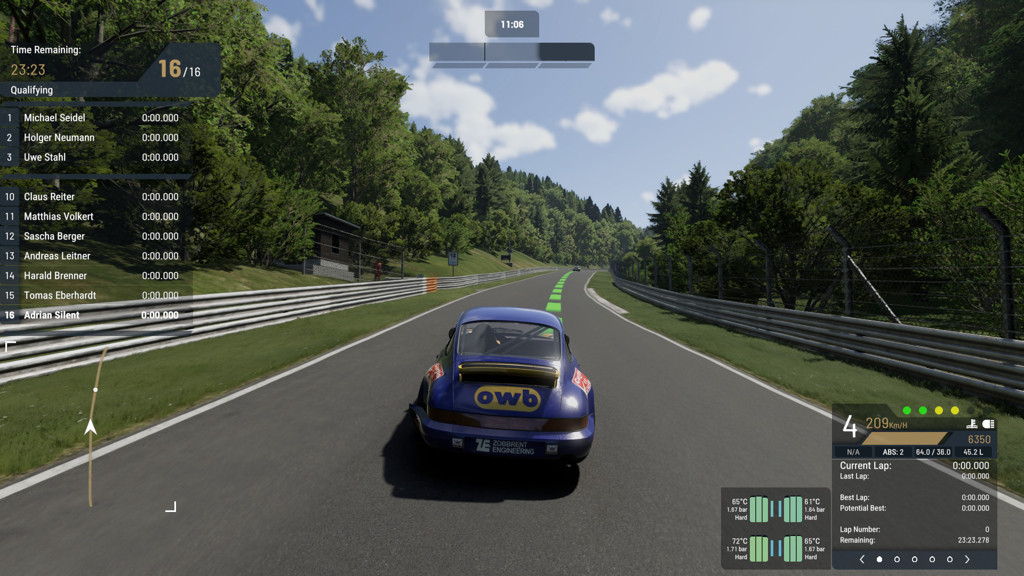This screenshot has height=576, width=1024.
Task: Select the ABS: 2 setting box
Action: point(893,452)
